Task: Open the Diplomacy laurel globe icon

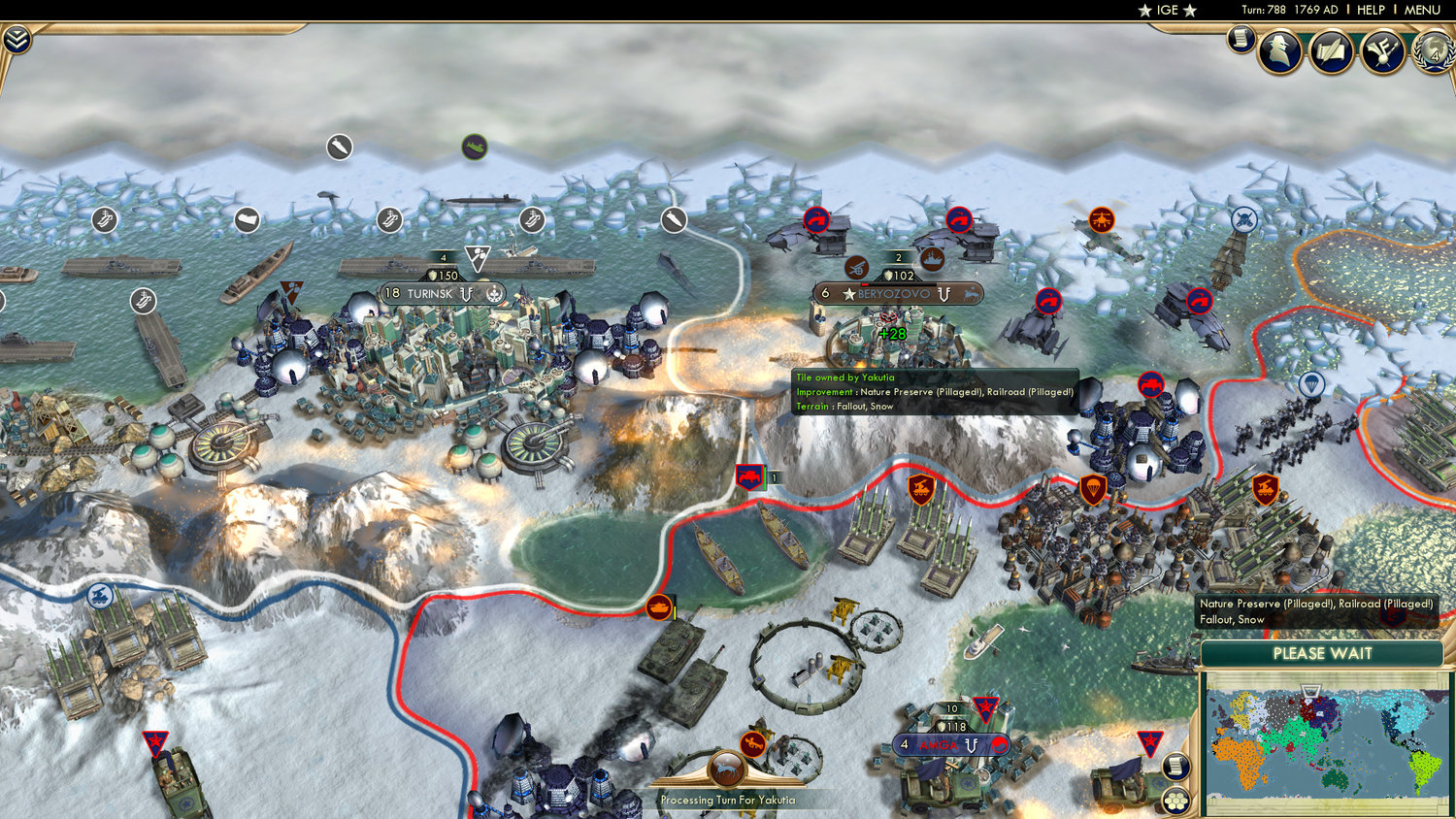Action: [1434, 55]
